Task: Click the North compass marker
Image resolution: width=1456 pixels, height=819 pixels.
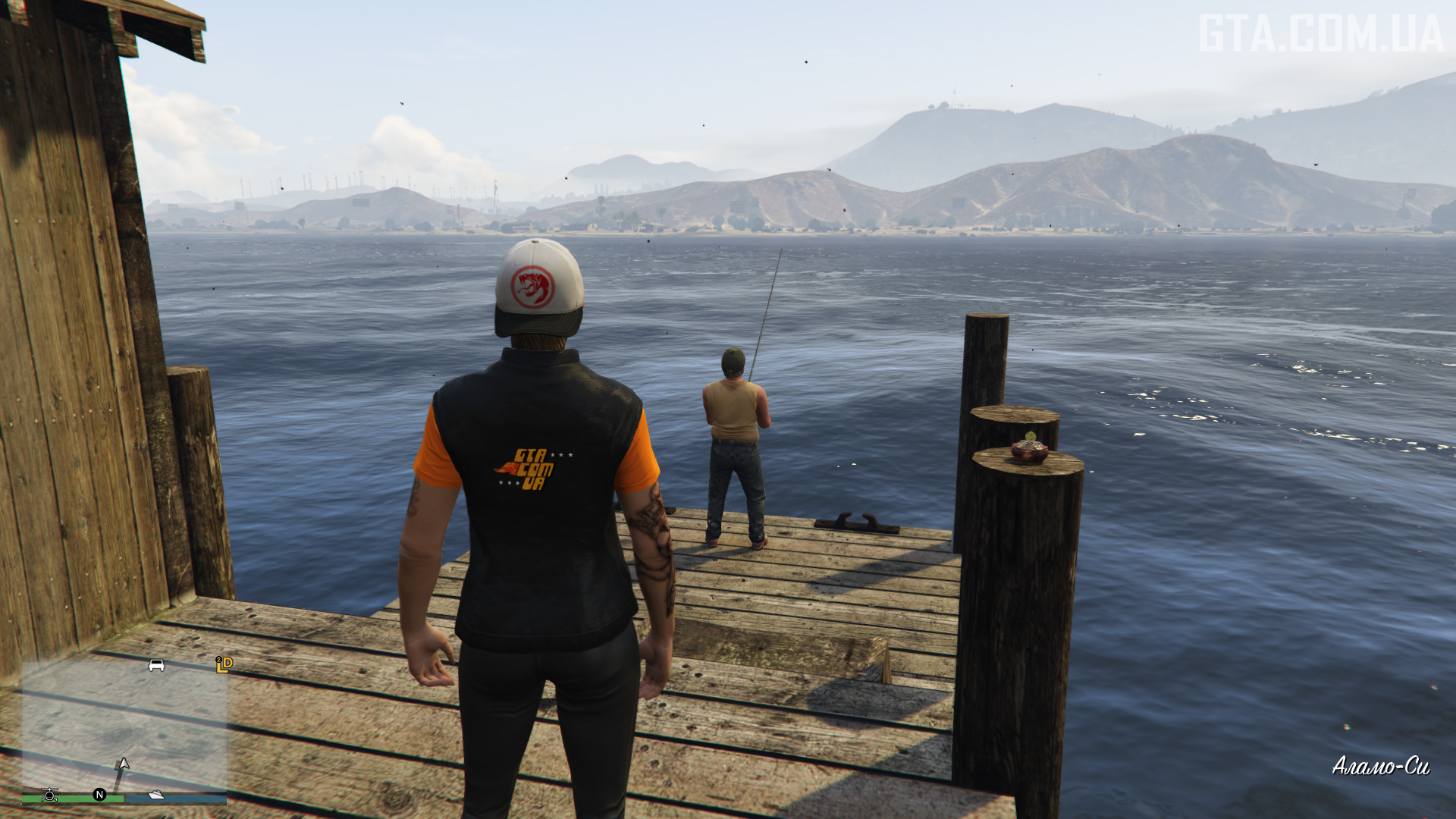Action: 99,794
